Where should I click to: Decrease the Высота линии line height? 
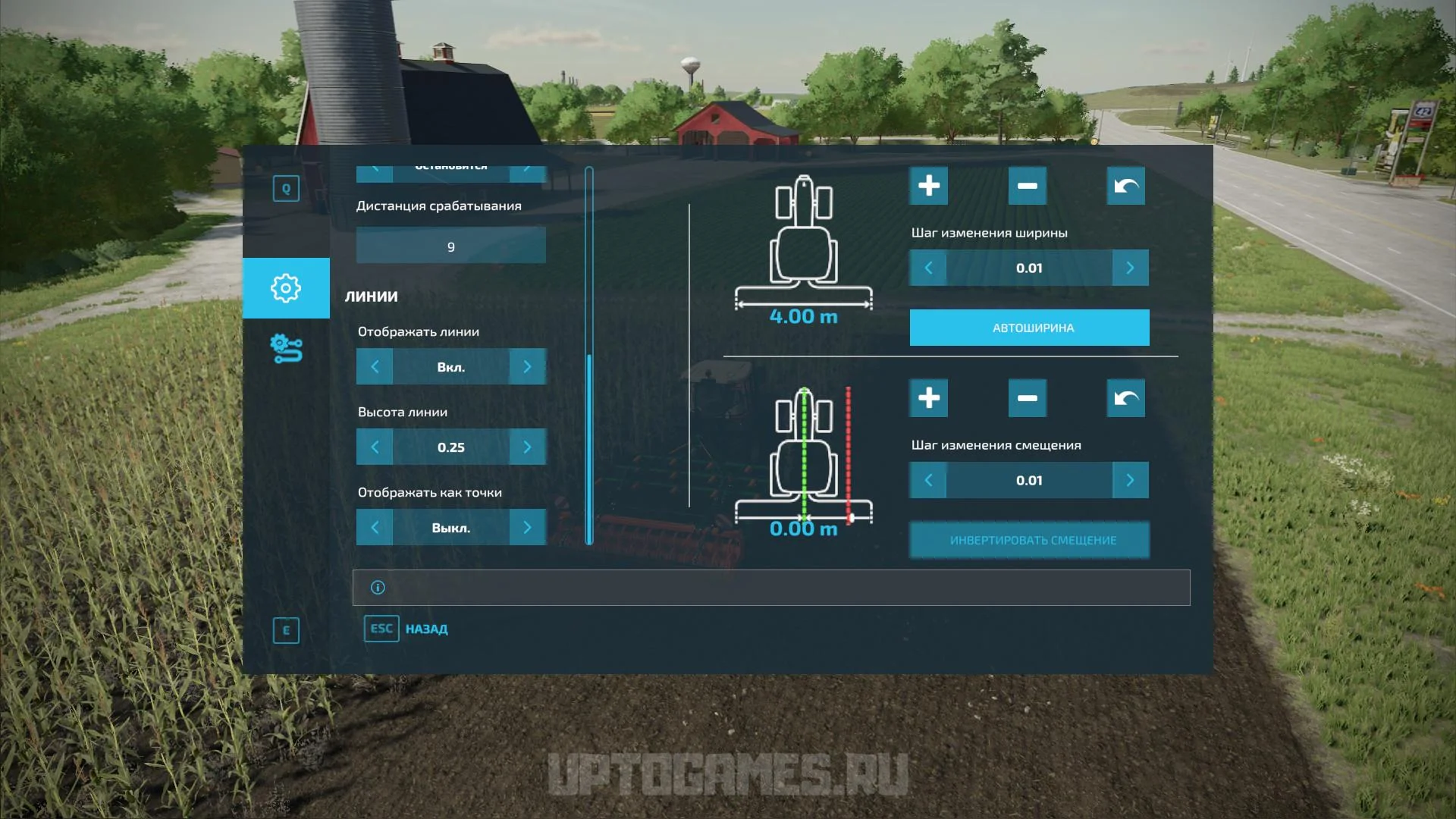pos(375,447)
